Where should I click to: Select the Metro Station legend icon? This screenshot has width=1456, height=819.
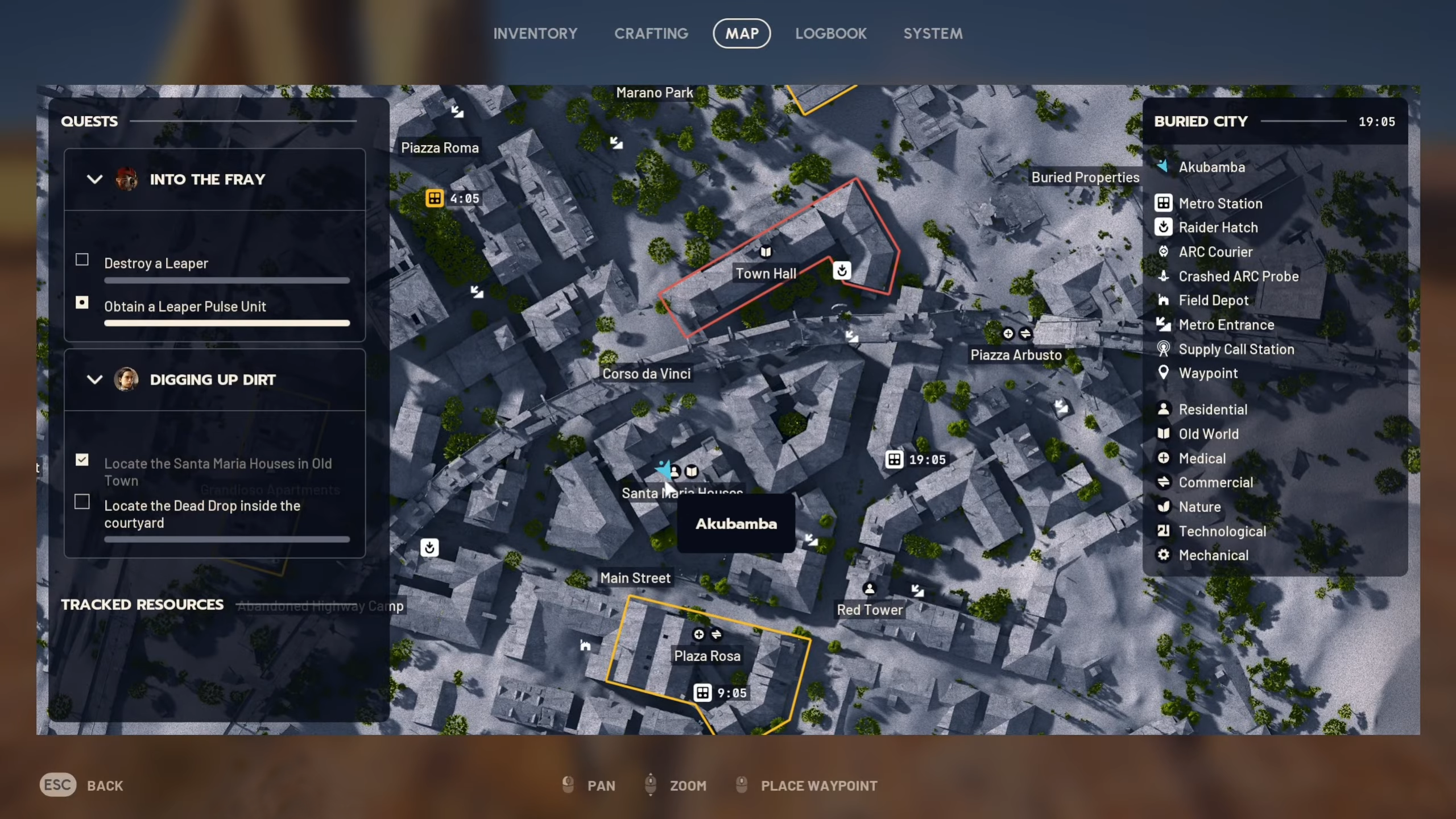[1164, 202]
